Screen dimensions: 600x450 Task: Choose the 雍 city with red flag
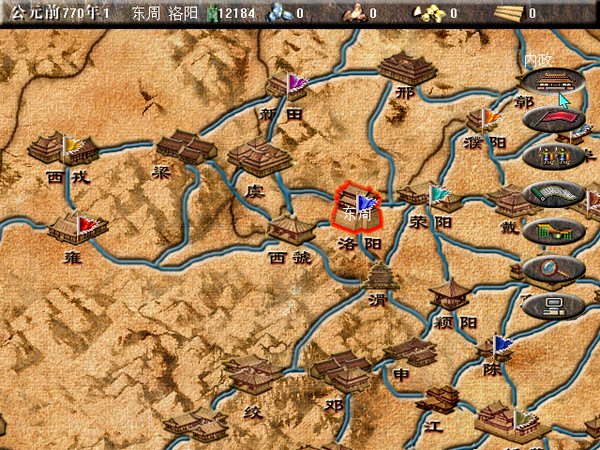[x=77, y=227]
